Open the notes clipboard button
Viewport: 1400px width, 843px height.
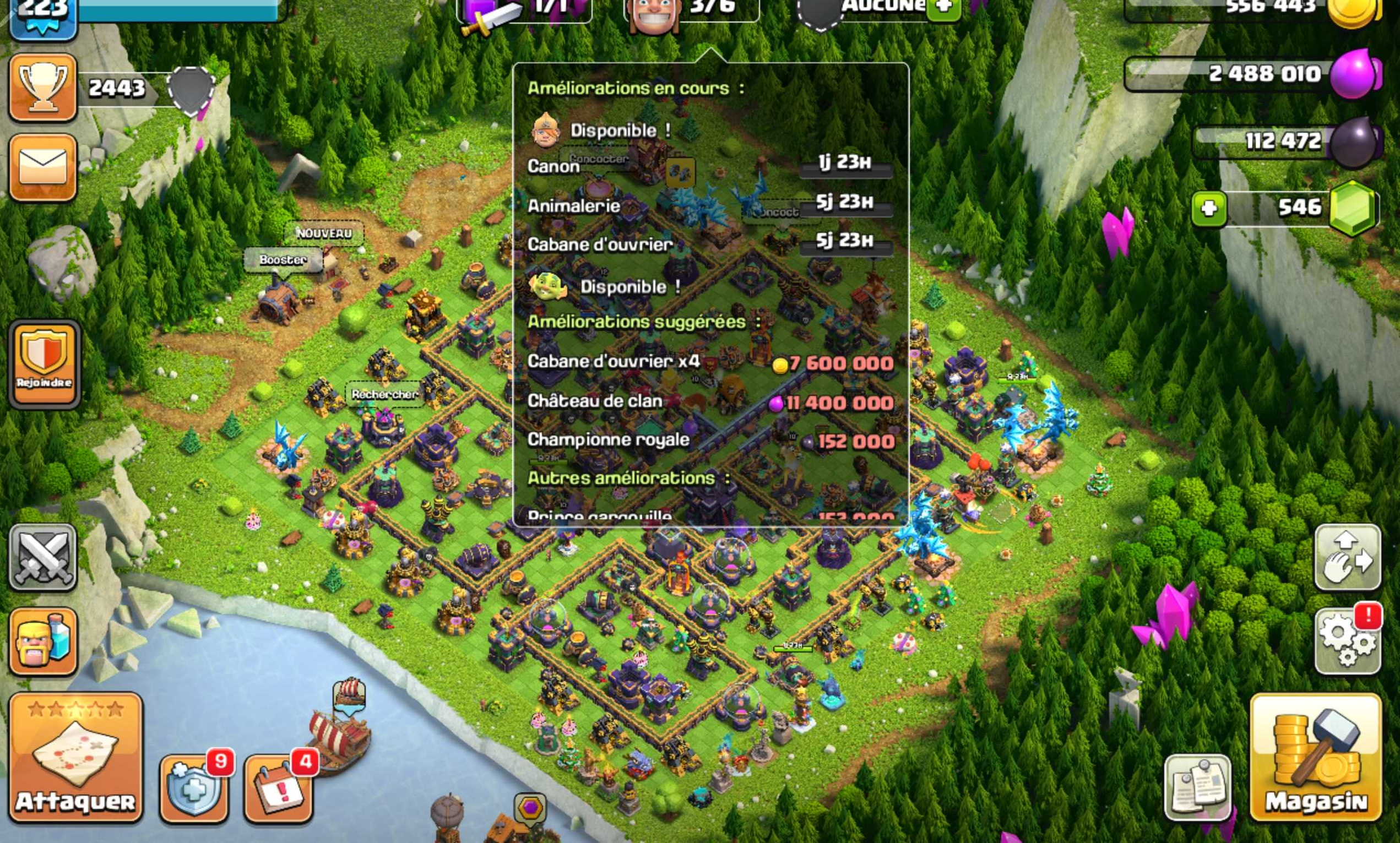1198,788
